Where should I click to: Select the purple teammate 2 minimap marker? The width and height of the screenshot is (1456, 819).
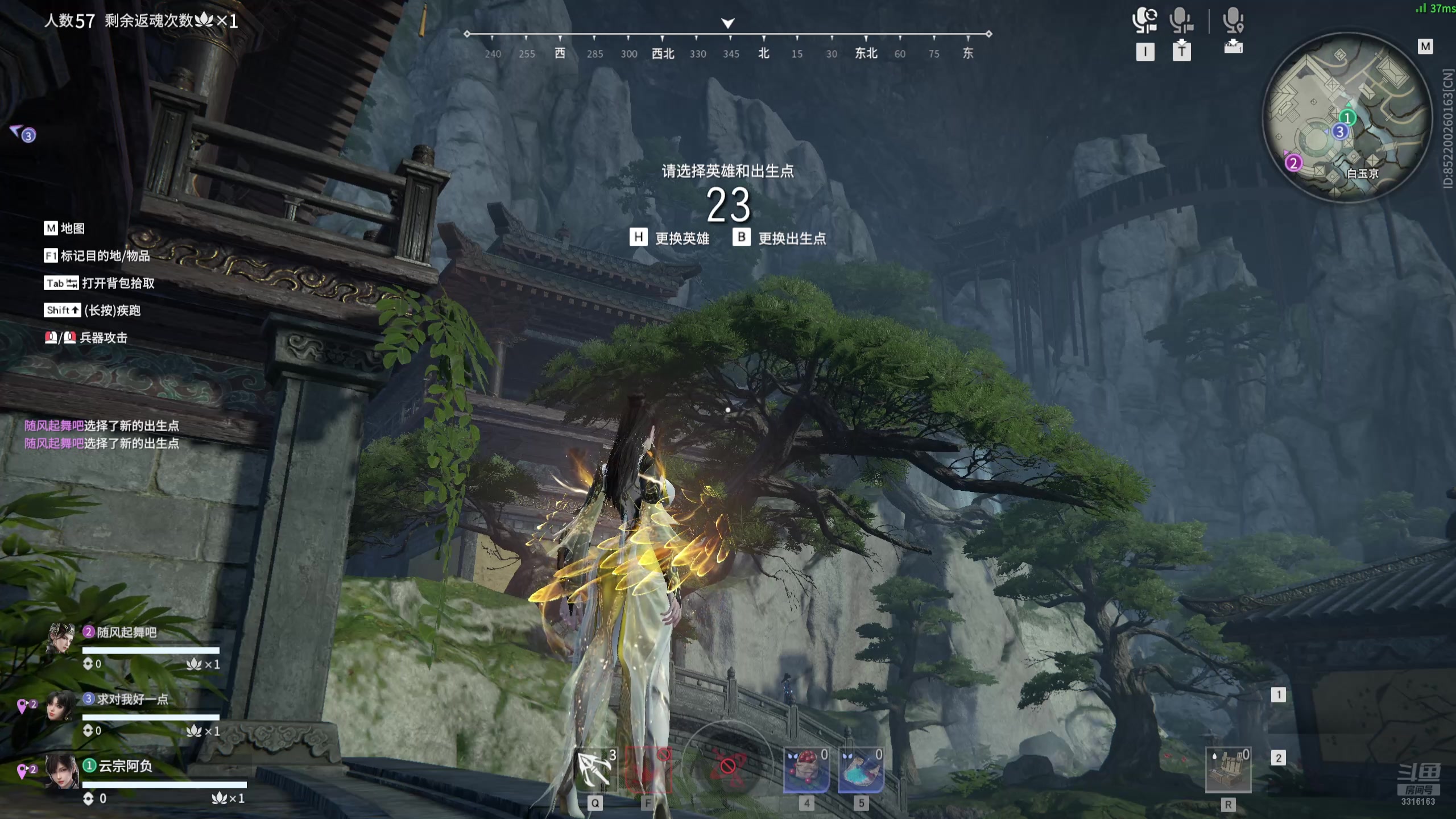pos(1293,163)
